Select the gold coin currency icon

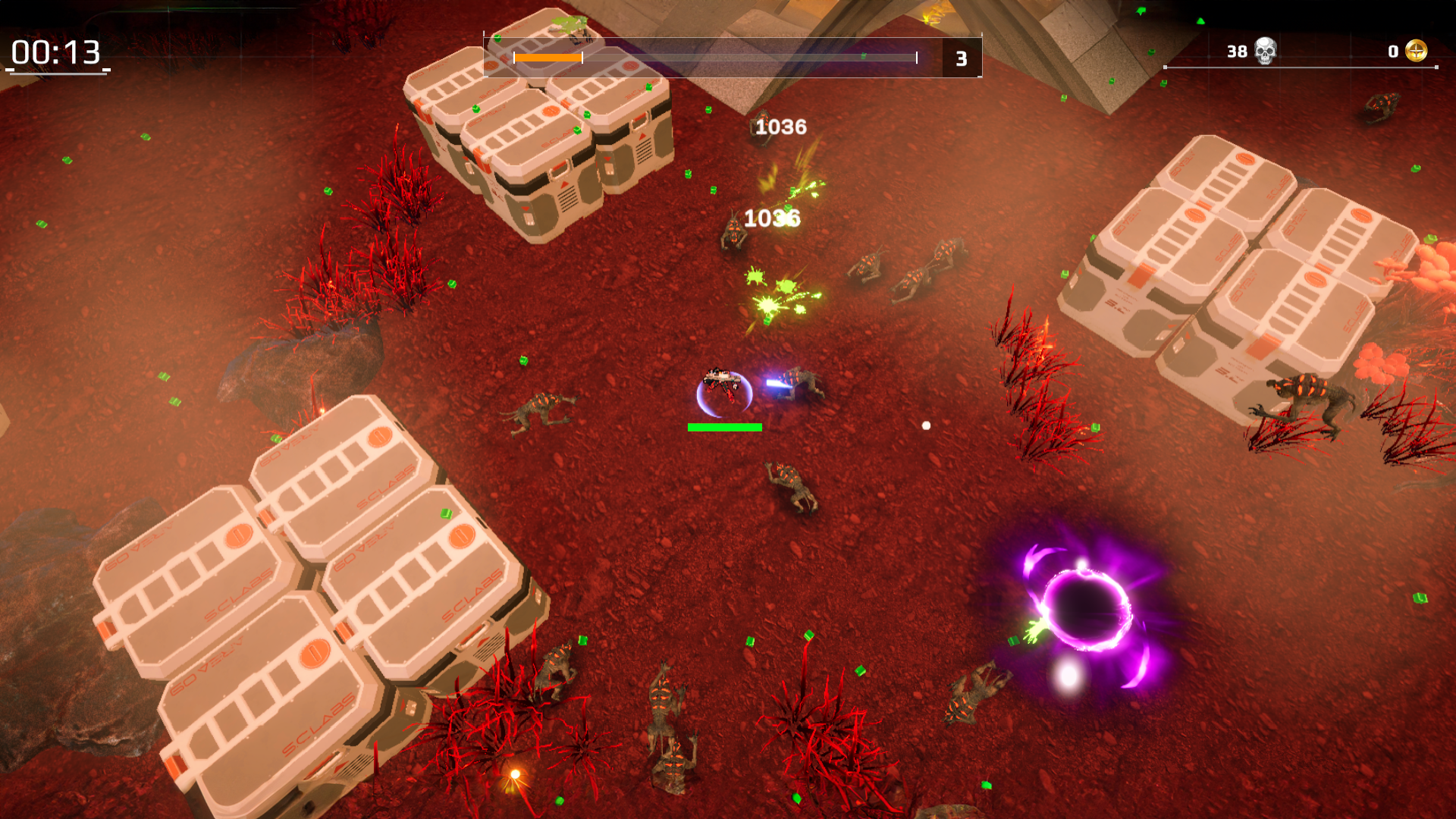click(1419, 52)
